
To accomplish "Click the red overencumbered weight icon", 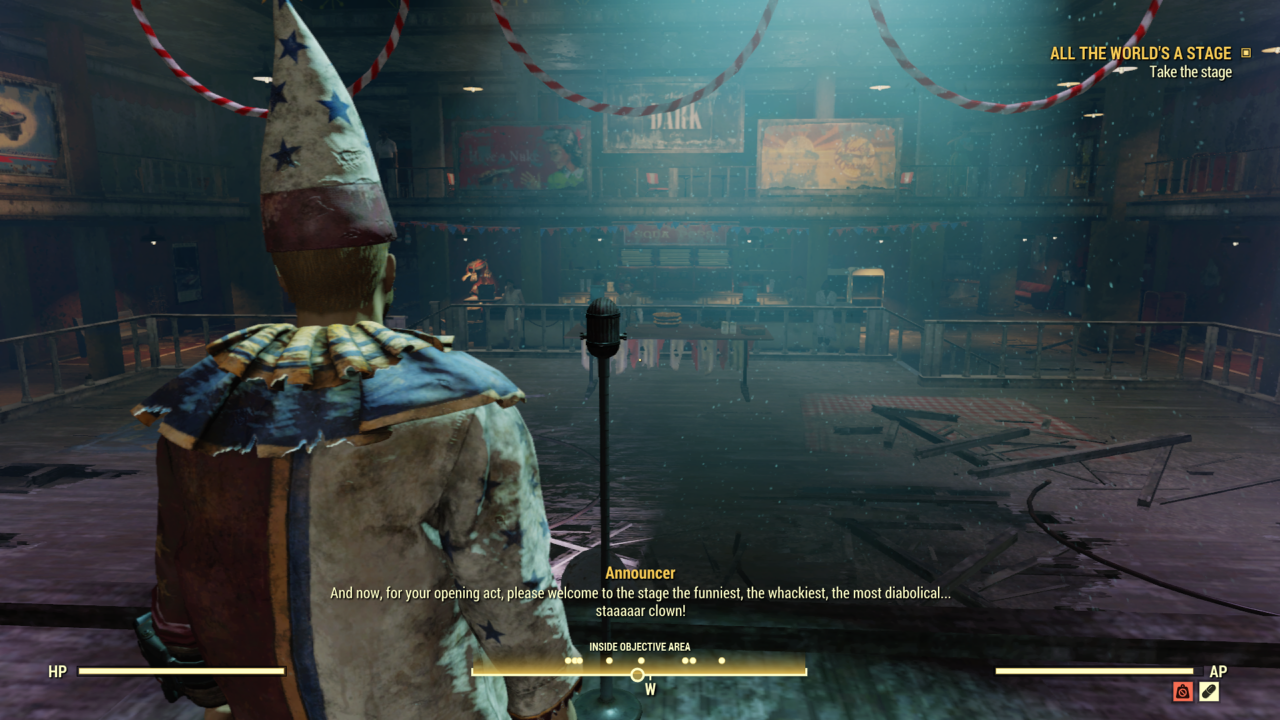I will click(x=1183, y=691).
